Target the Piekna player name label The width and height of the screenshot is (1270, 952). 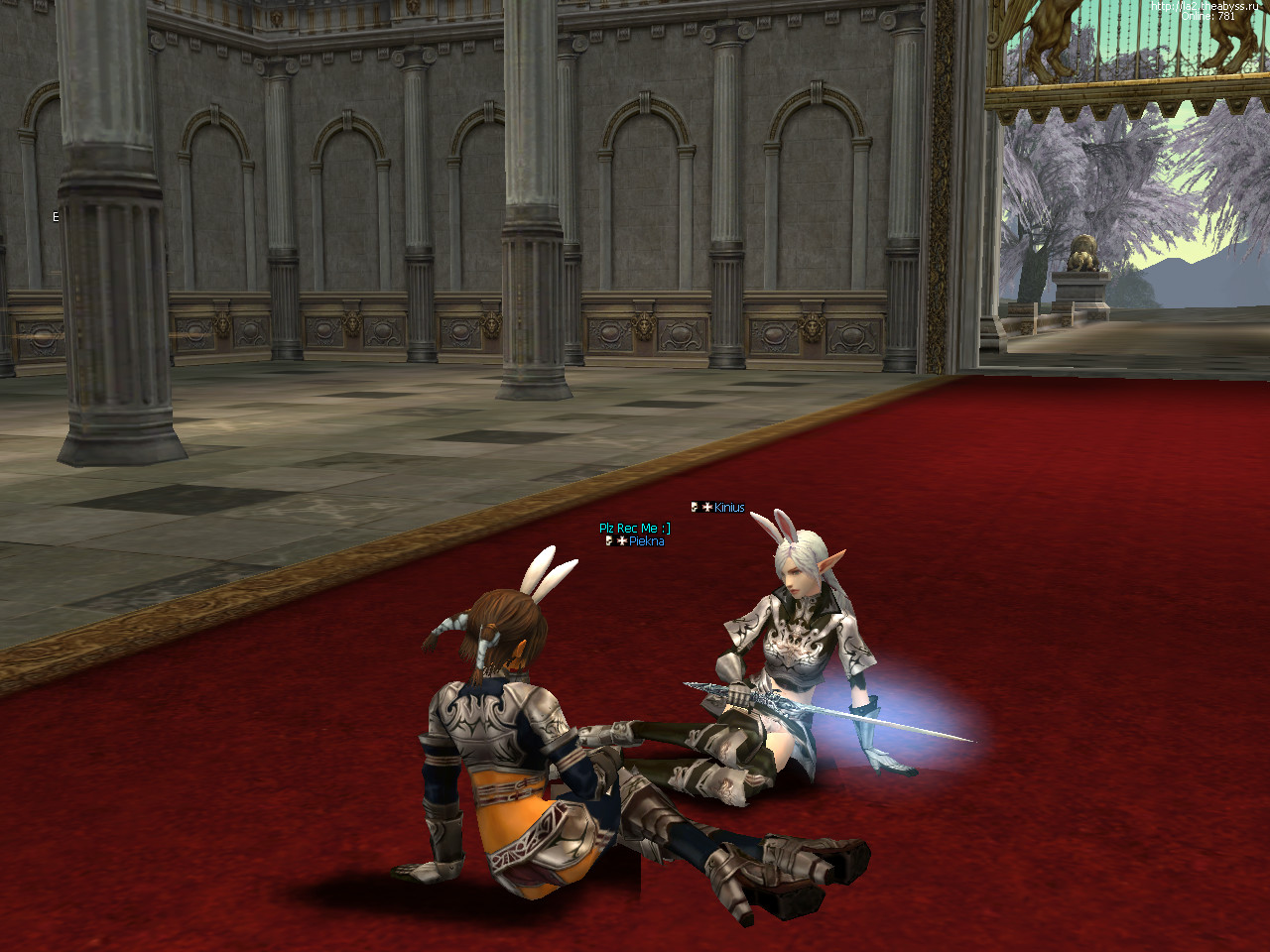click(x=646, y=541)
